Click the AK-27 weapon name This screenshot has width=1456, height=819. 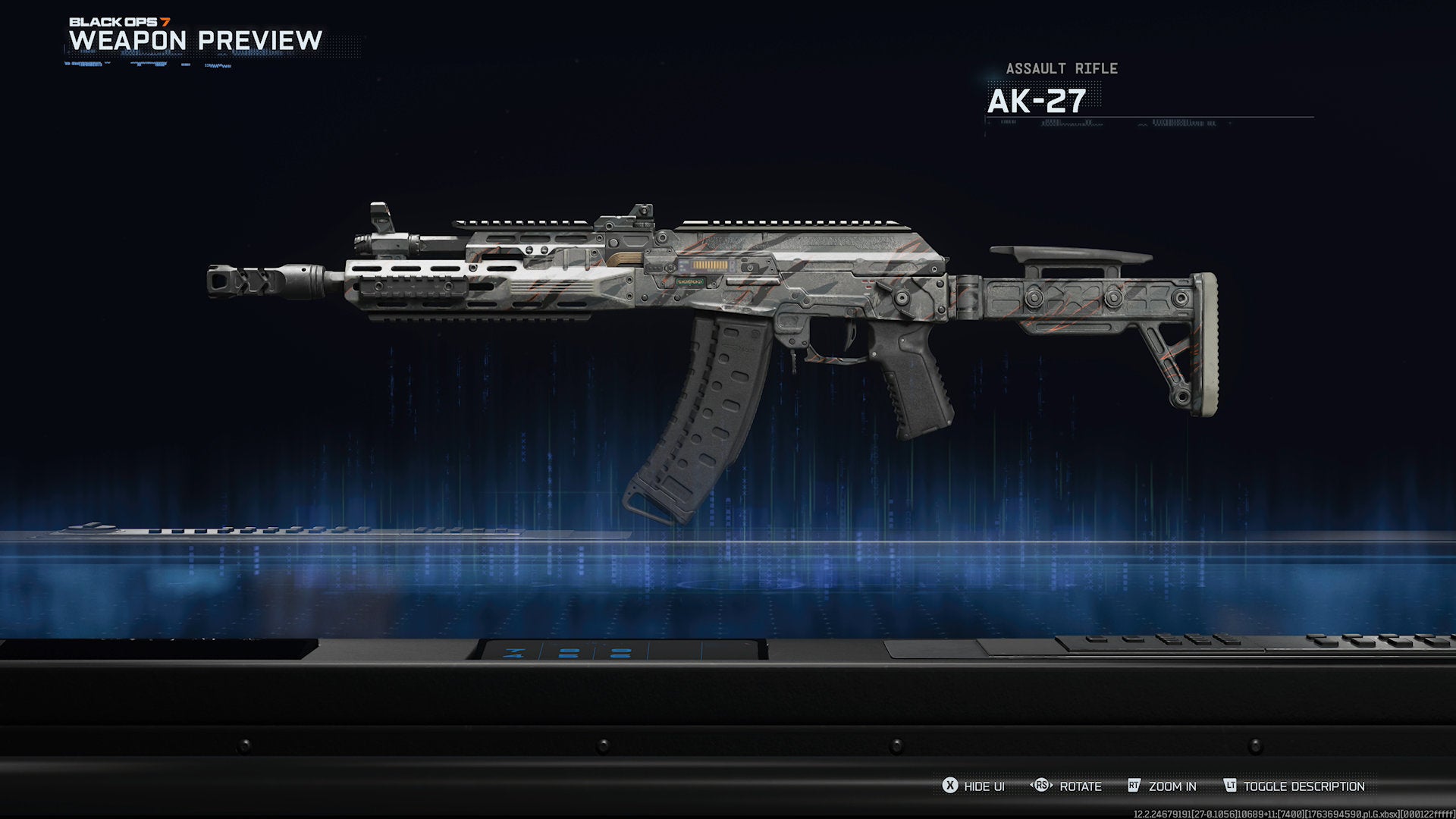coord(1036,101)
